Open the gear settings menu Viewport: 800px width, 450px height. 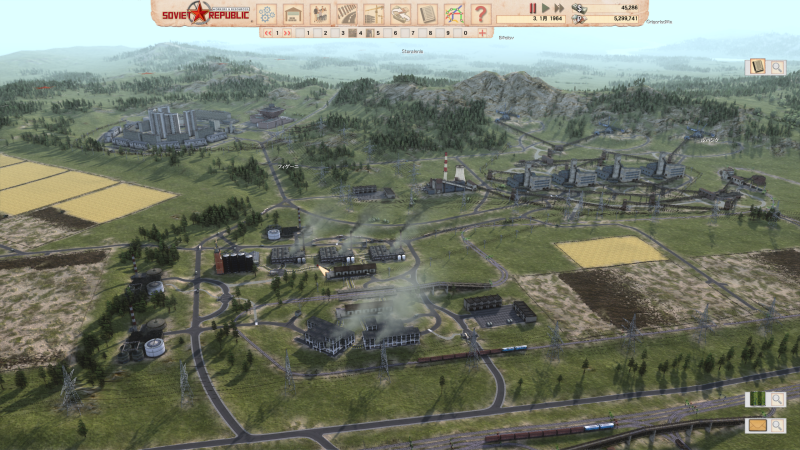click(266, 13)
